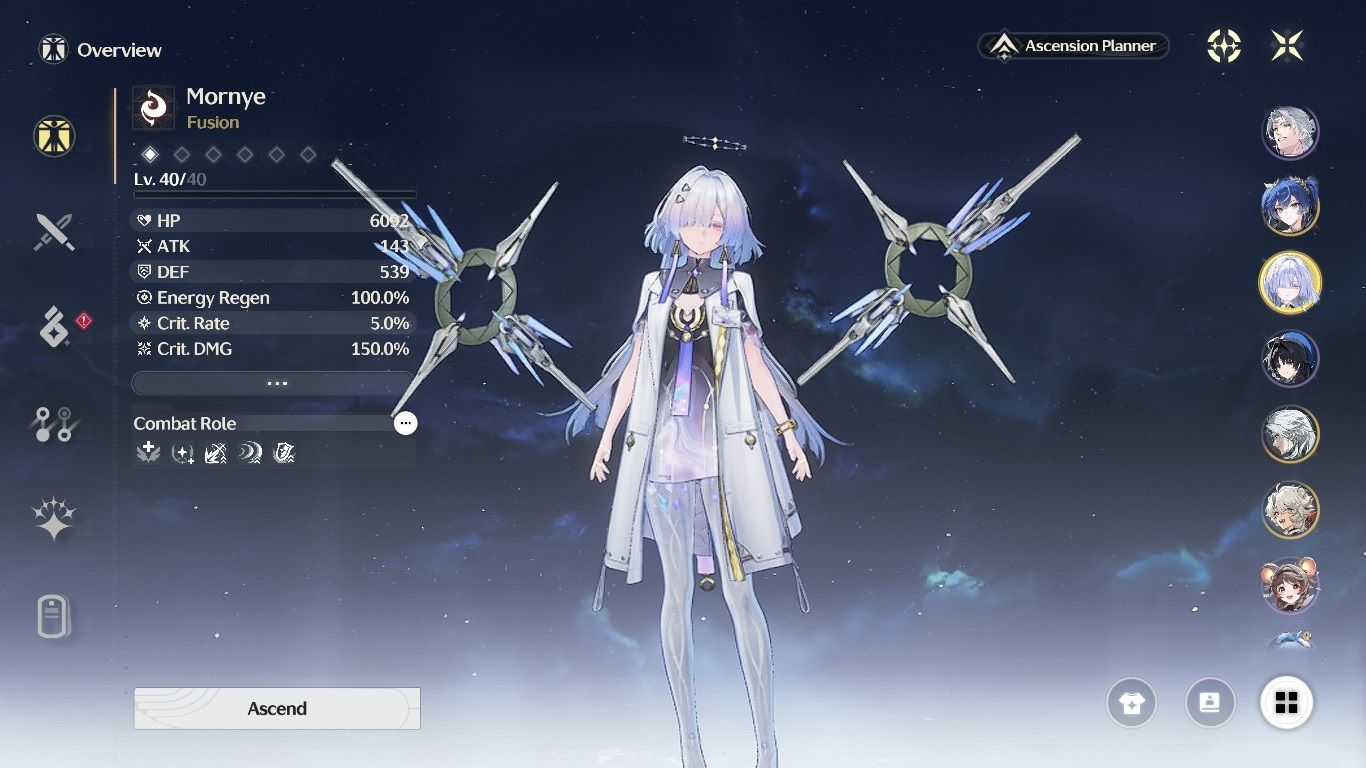This screenshot has height=768, width=1366.
Task: Expand the full stats list bar
Action: tap(273, 384)
